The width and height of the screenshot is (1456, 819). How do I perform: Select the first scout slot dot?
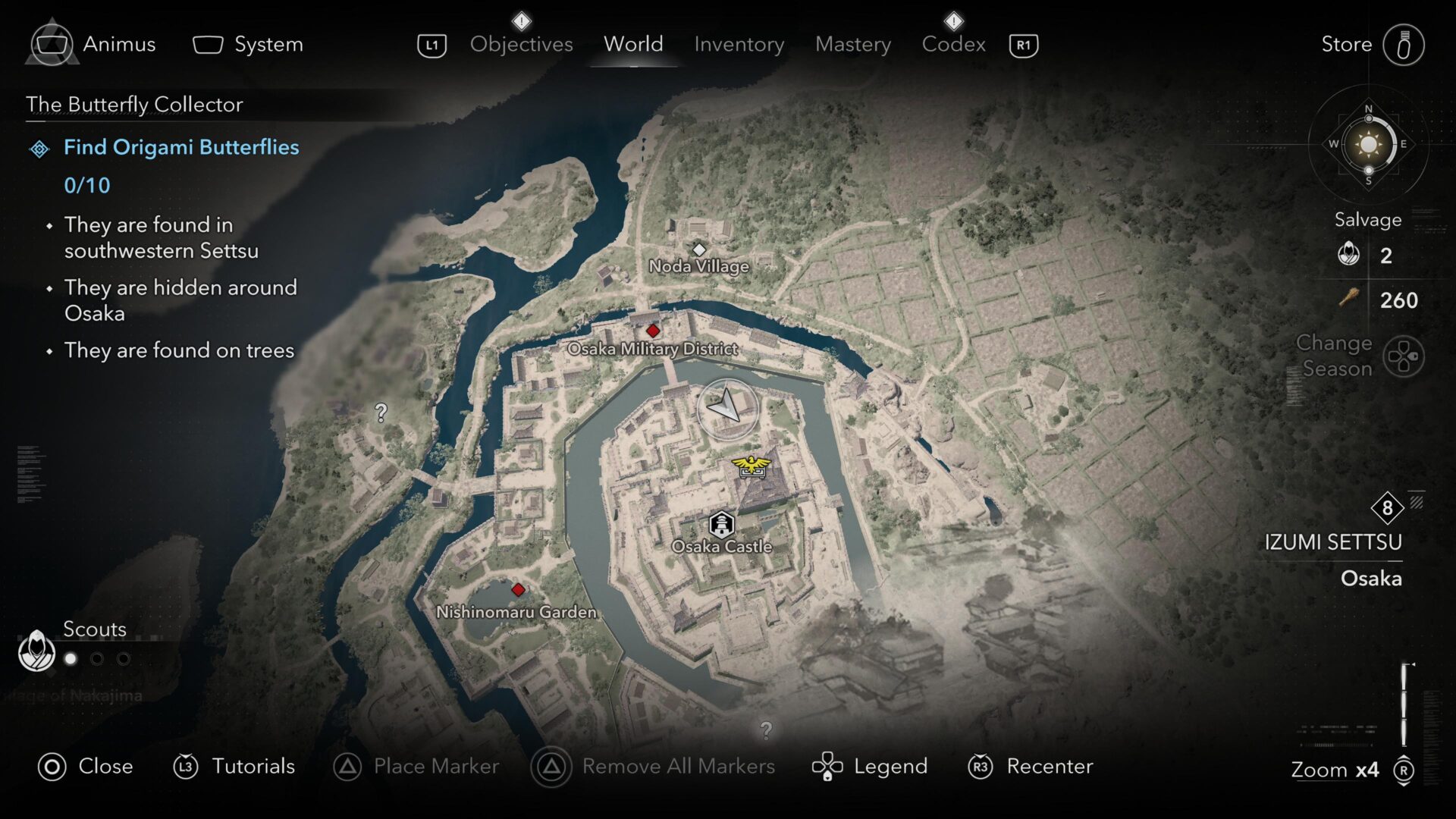pyautogui.click(x=70, y=659)
